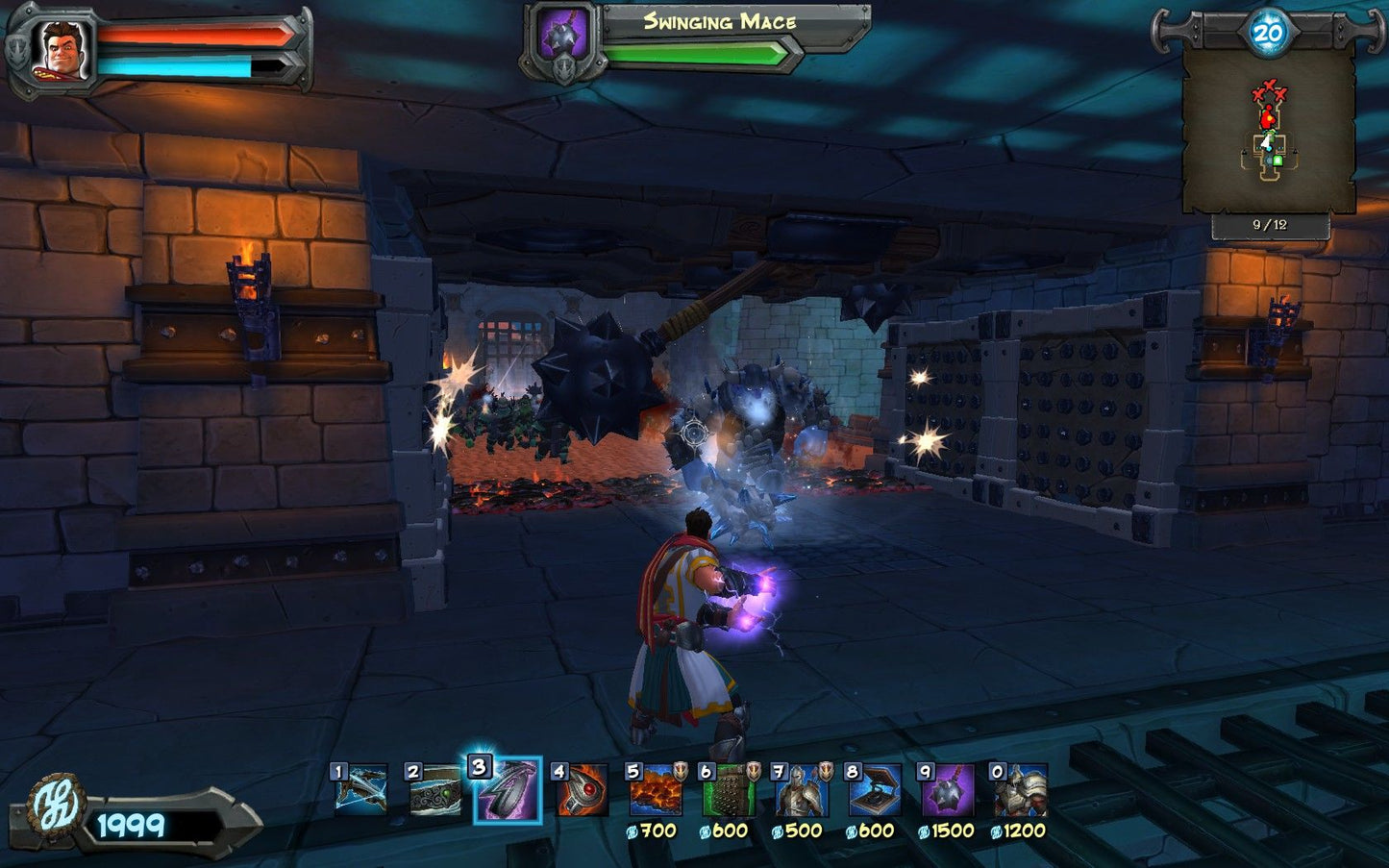Image resolution: width=1389 pixels, height=868 pixels.
Task: Choose the heavy knight guardian costing 1200
Action: click(x=1021, y=790)
